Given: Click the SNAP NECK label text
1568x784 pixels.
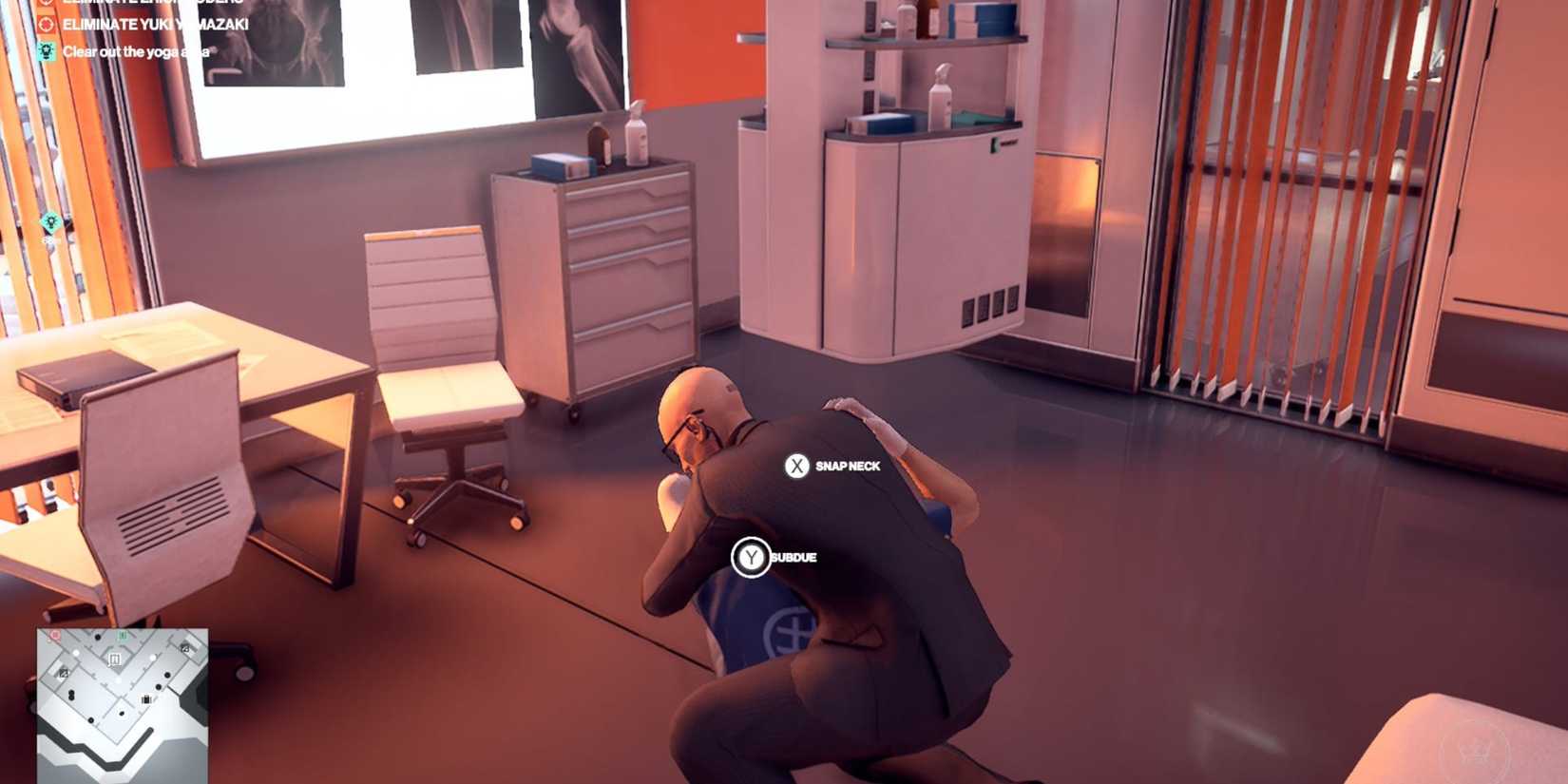Looking at the screenshot, I should click(x=848, y=467).
